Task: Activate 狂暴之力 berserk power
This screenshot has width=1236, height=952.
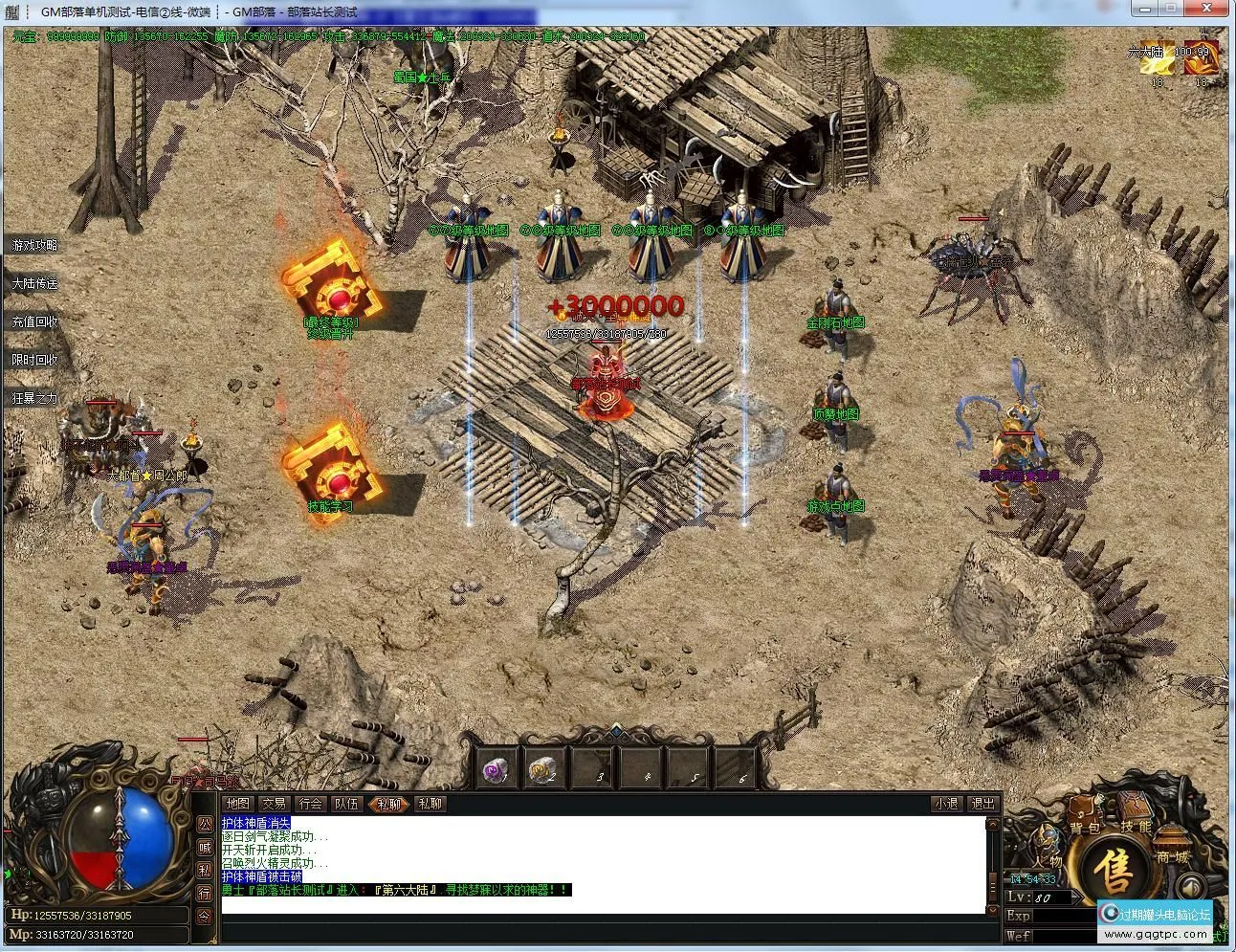Action: pos(34,398)
